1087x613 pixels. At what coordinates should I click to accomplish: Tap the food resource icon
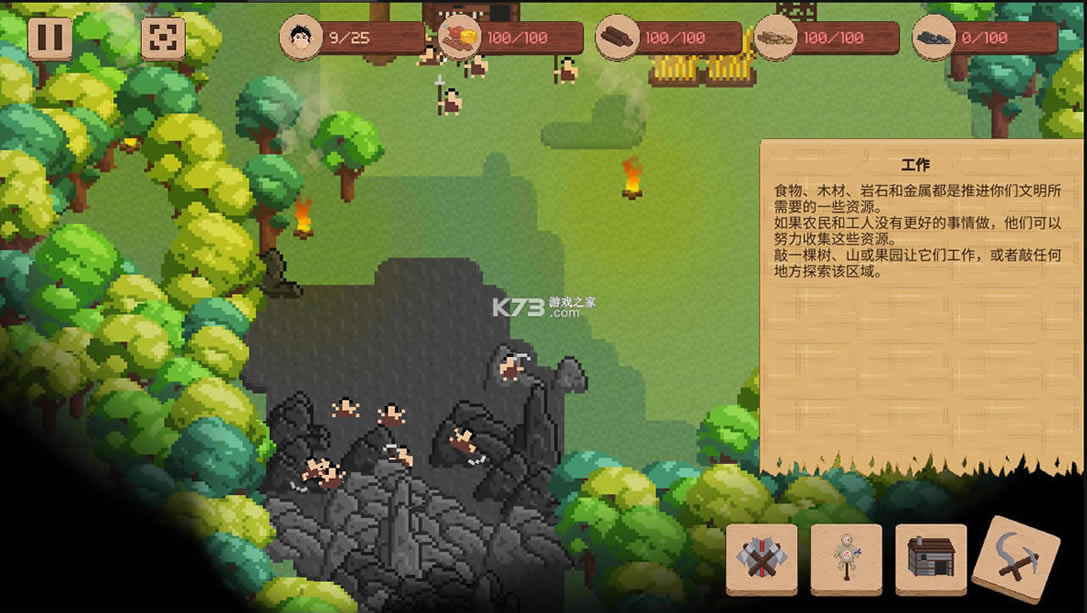tap(459, 38)
